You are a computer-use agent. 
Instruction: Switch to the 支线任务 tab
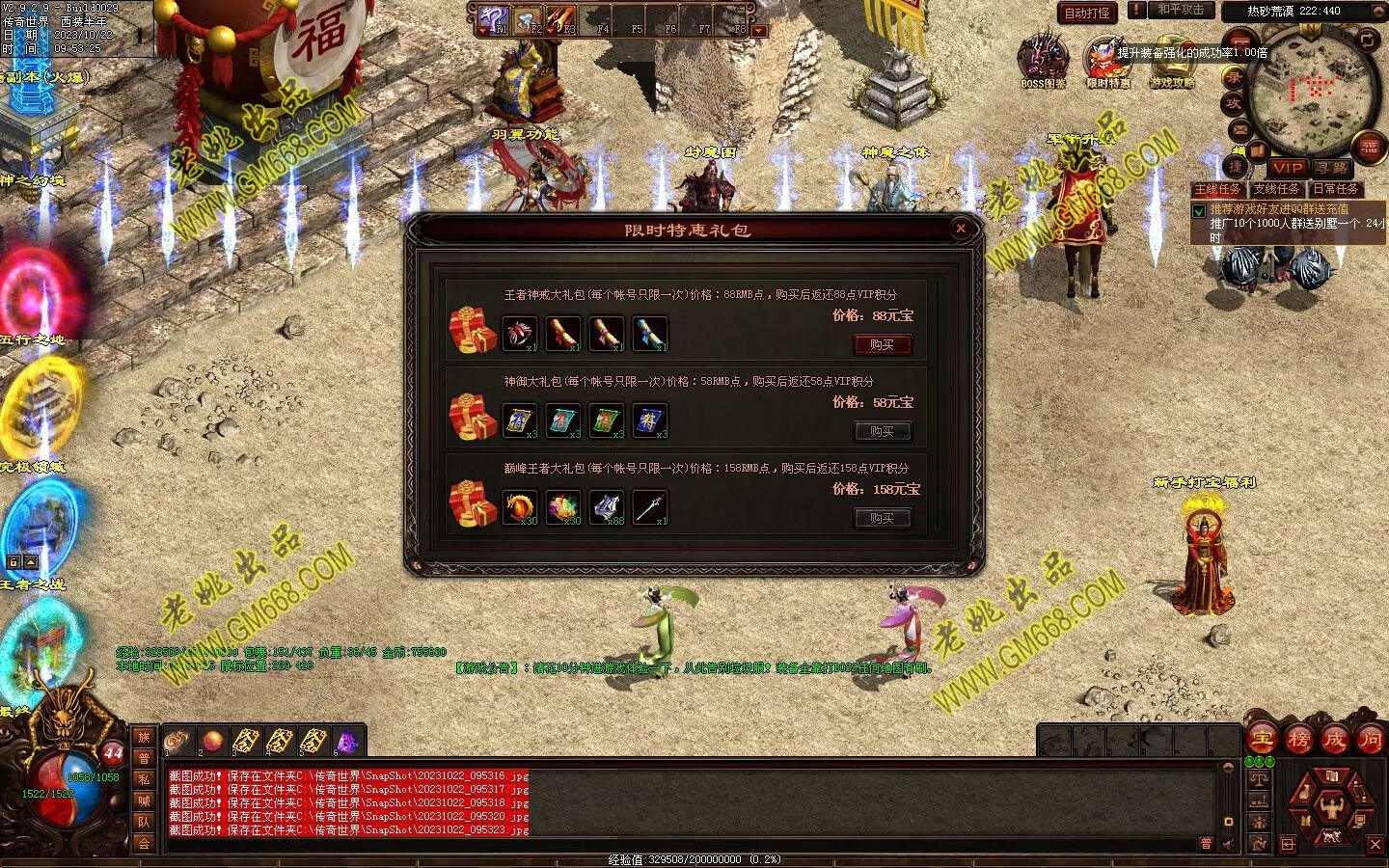1276,189
